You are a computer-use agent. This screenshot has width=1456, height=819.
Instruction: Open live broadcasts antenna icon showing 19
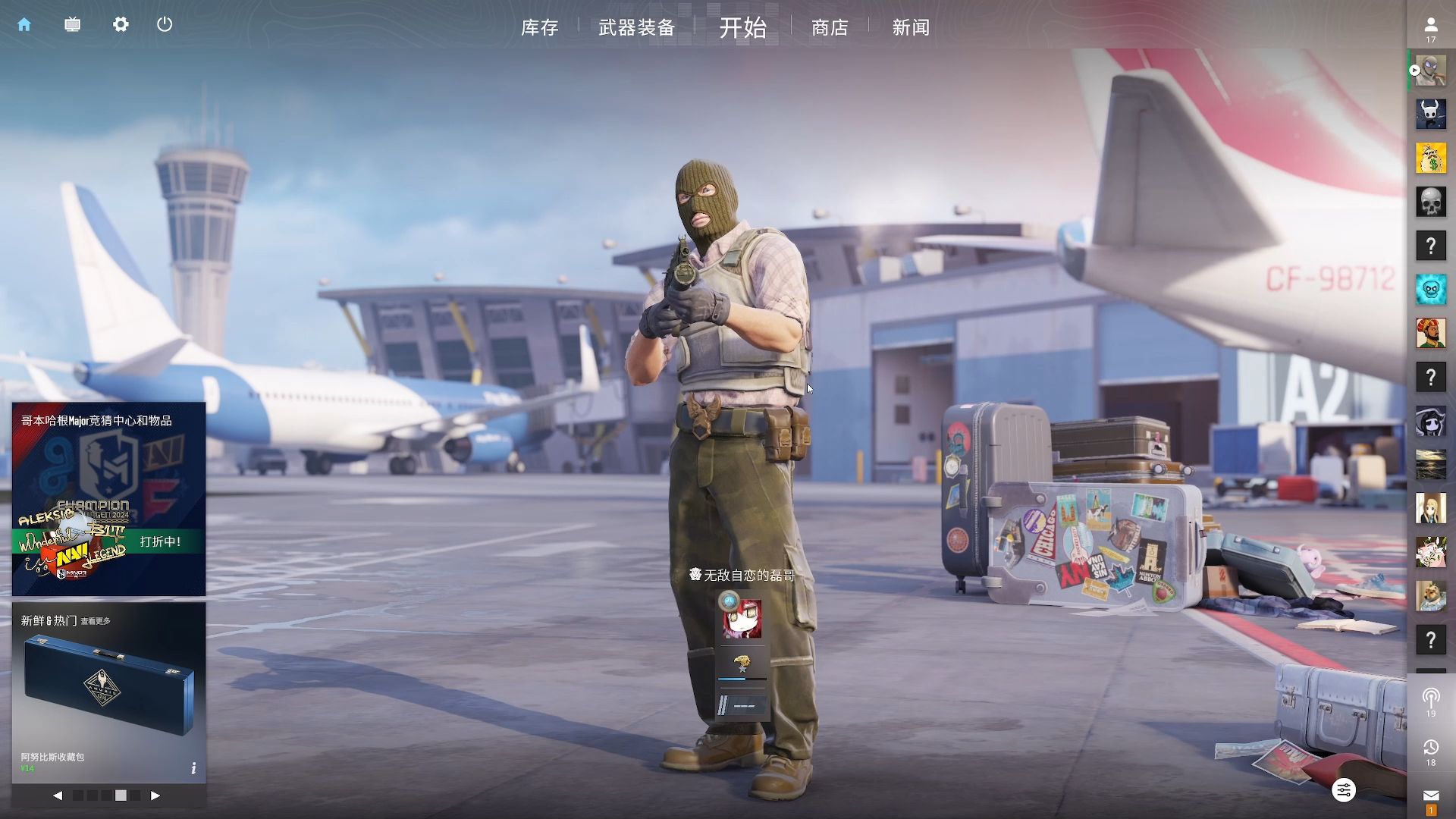pos(1431,698)
